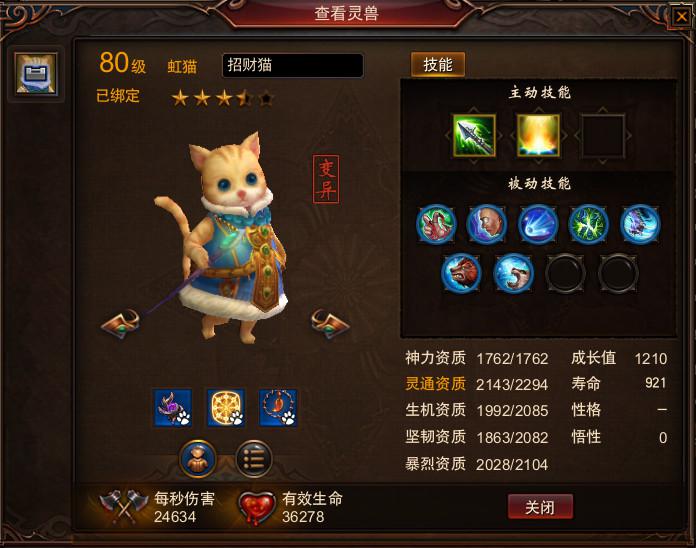Switch to the list view button
Screen dimensions: 696x548
254,458
